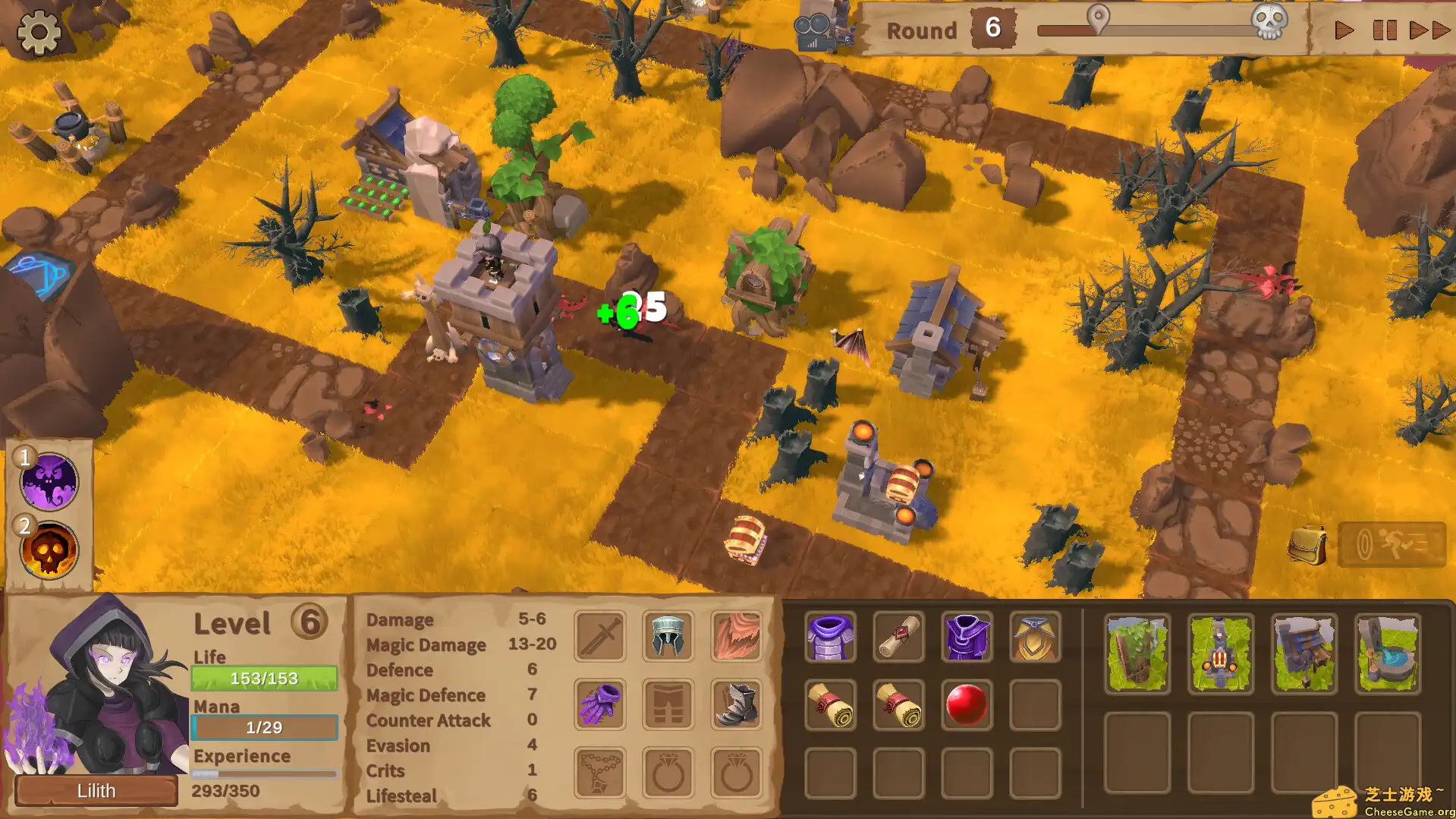Select the sword weapon equipment slot
Viewport: 1456px width, 819px height.
pyautogui.click(x=599, y=637)
